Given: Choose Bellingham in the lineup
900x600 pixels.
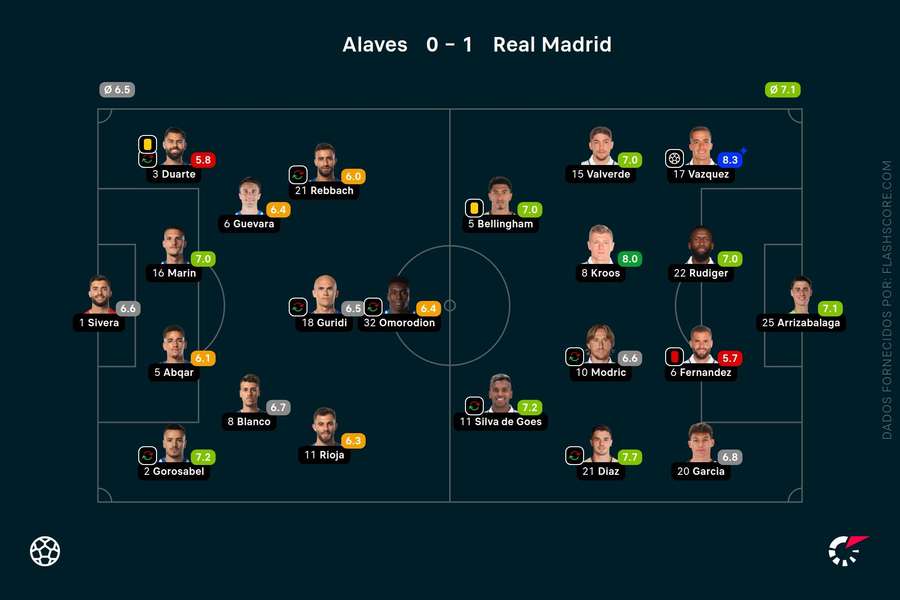Looking at the screenshot, I should click(501, 197).
